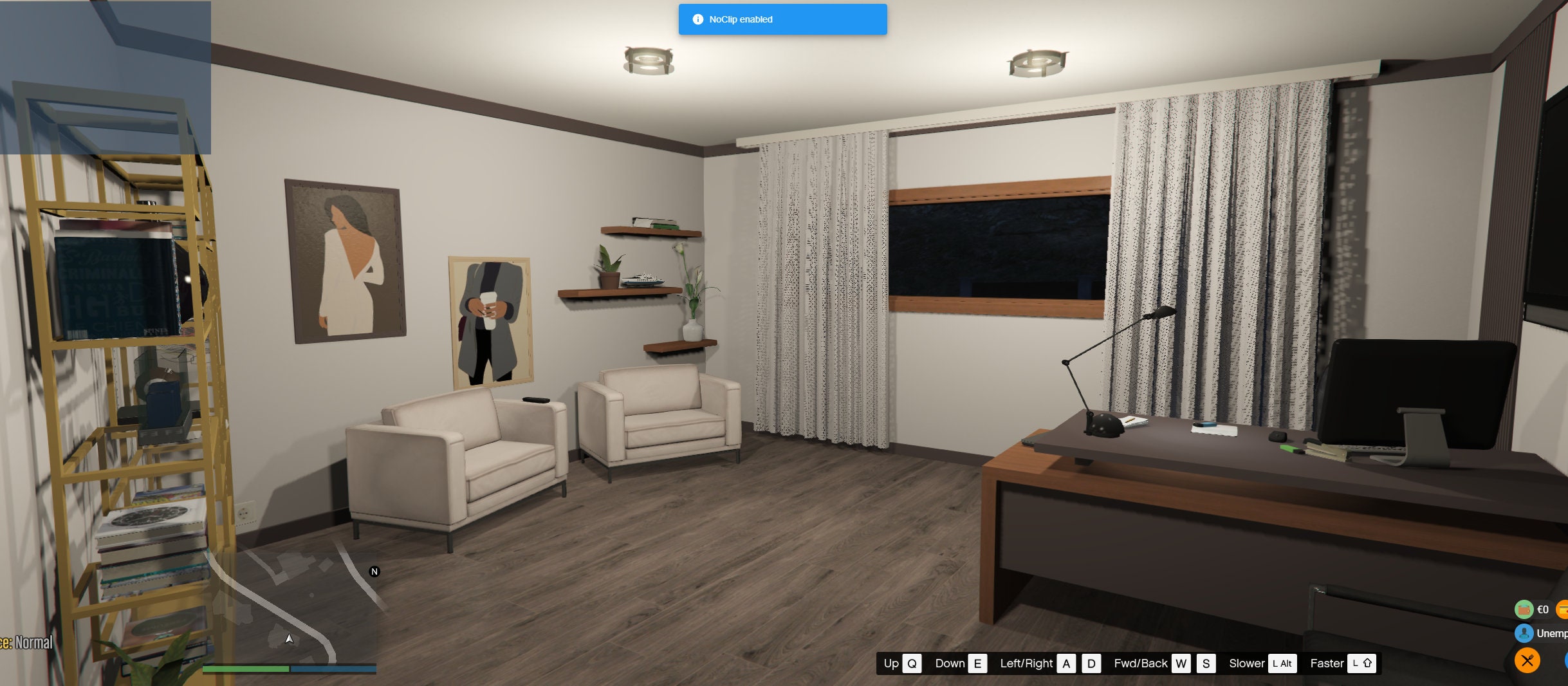This screenshot has width=1568, height=686.
Task: Click the info icon on the NoClip banner
Action: pyautogui.click(x=699, y=19)
